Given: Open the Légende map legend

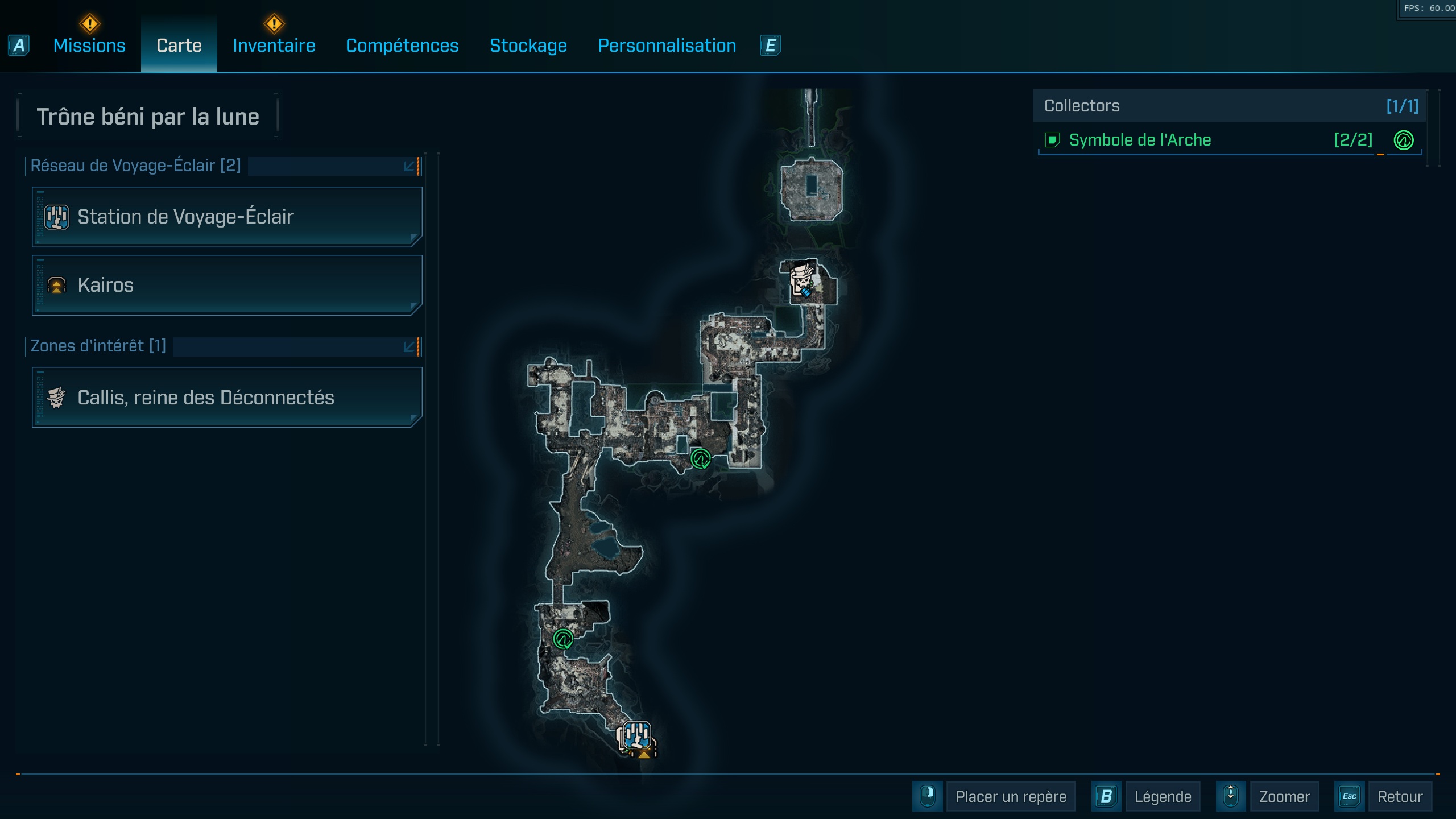Looking at the screenshot, I should pos(1163,796).
